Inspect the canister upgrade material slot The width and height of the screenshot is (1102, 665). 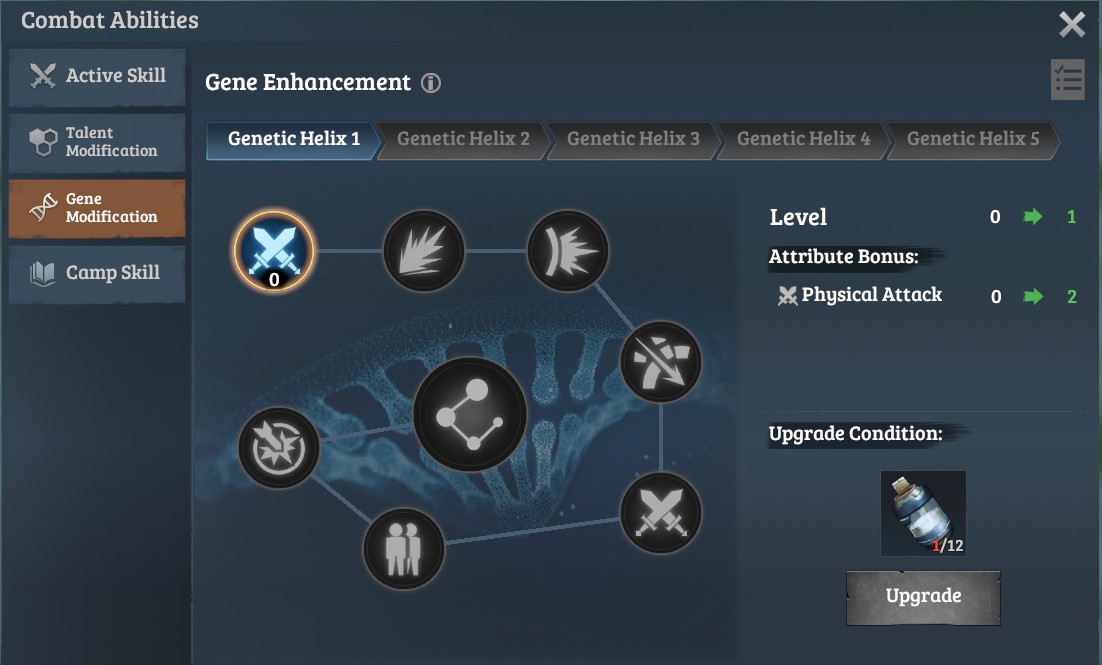(923, 513)
